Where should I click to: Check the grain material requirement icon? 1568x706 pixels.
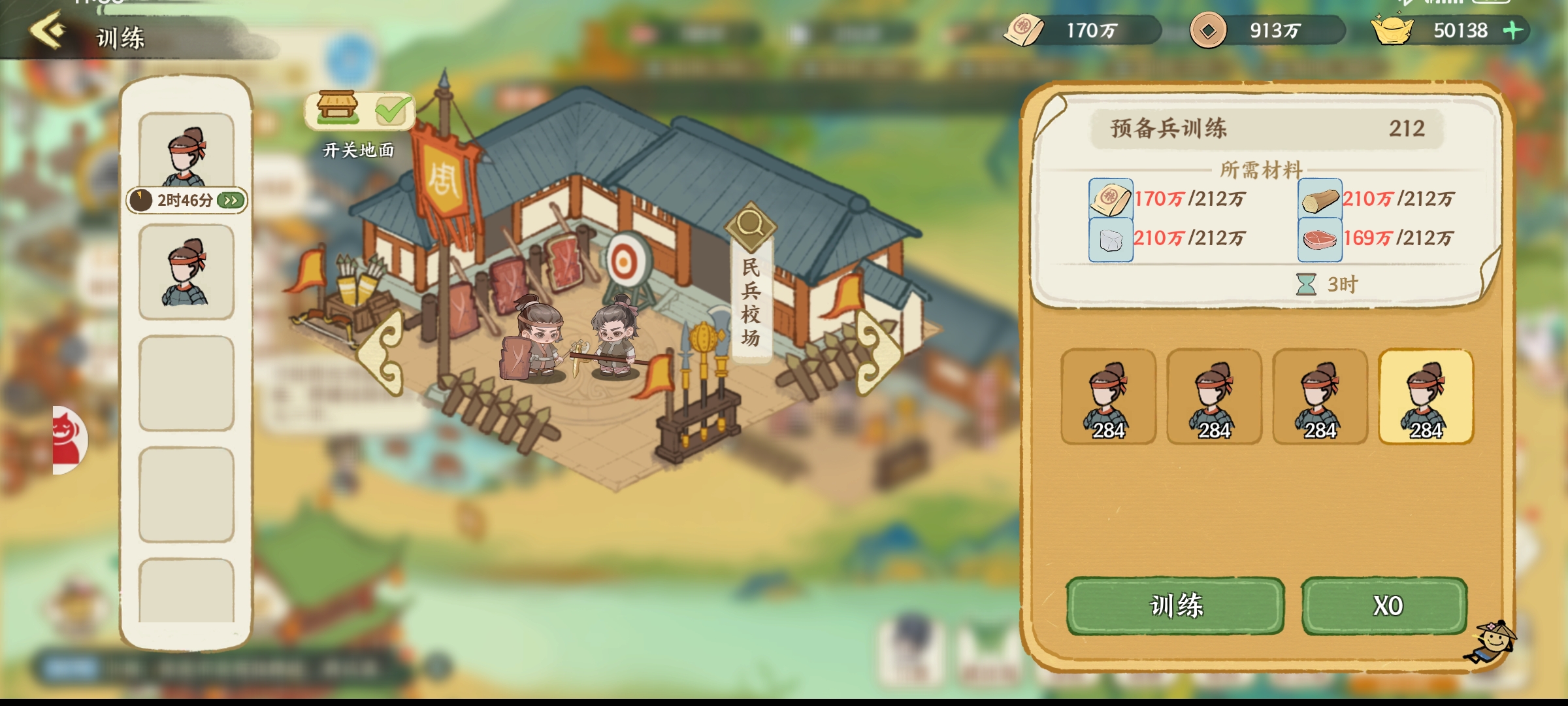pyautogui.click(x=1111, y=198)
